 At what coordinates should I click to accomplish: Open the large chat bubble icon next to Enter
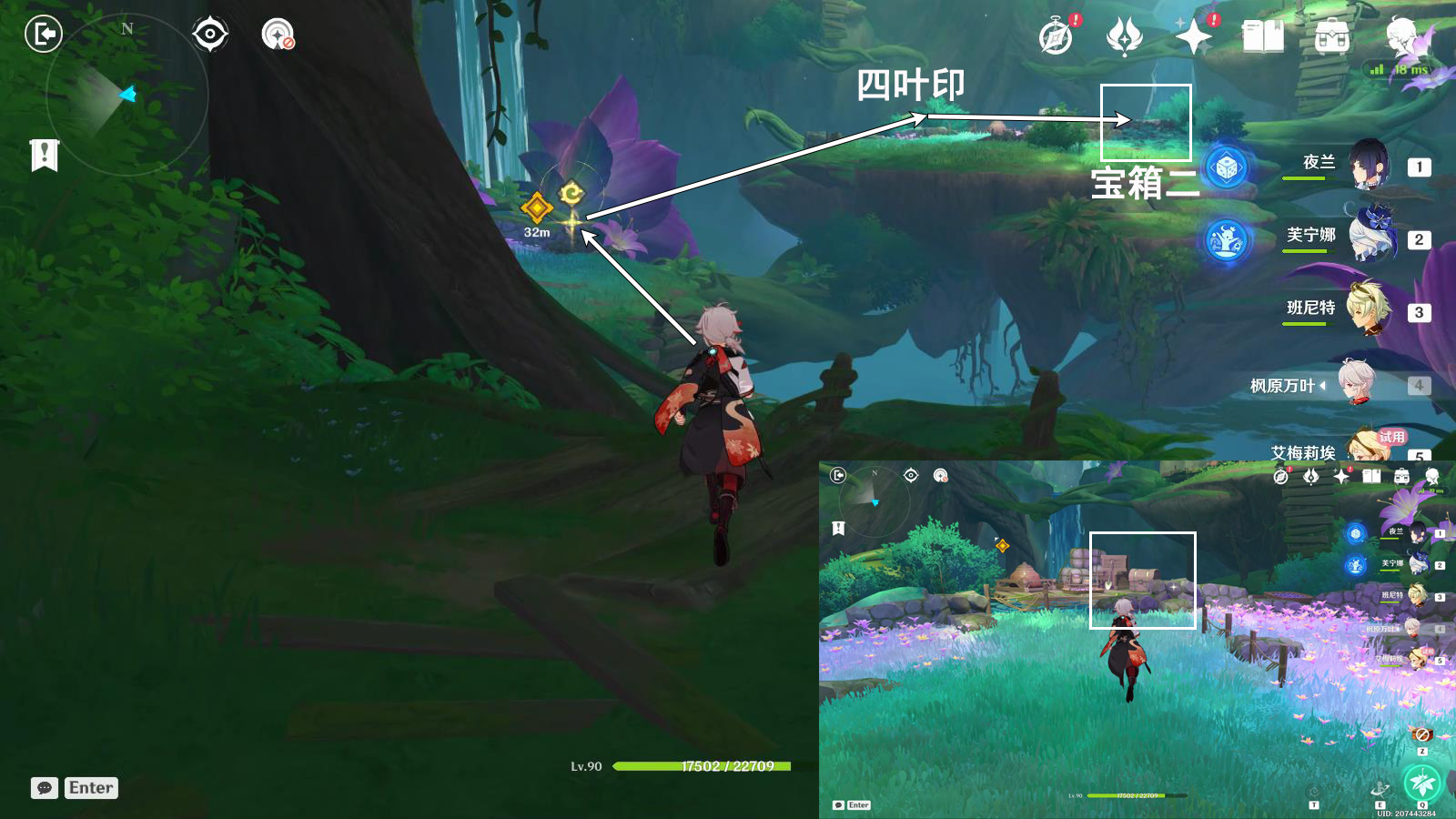[45, 788]
